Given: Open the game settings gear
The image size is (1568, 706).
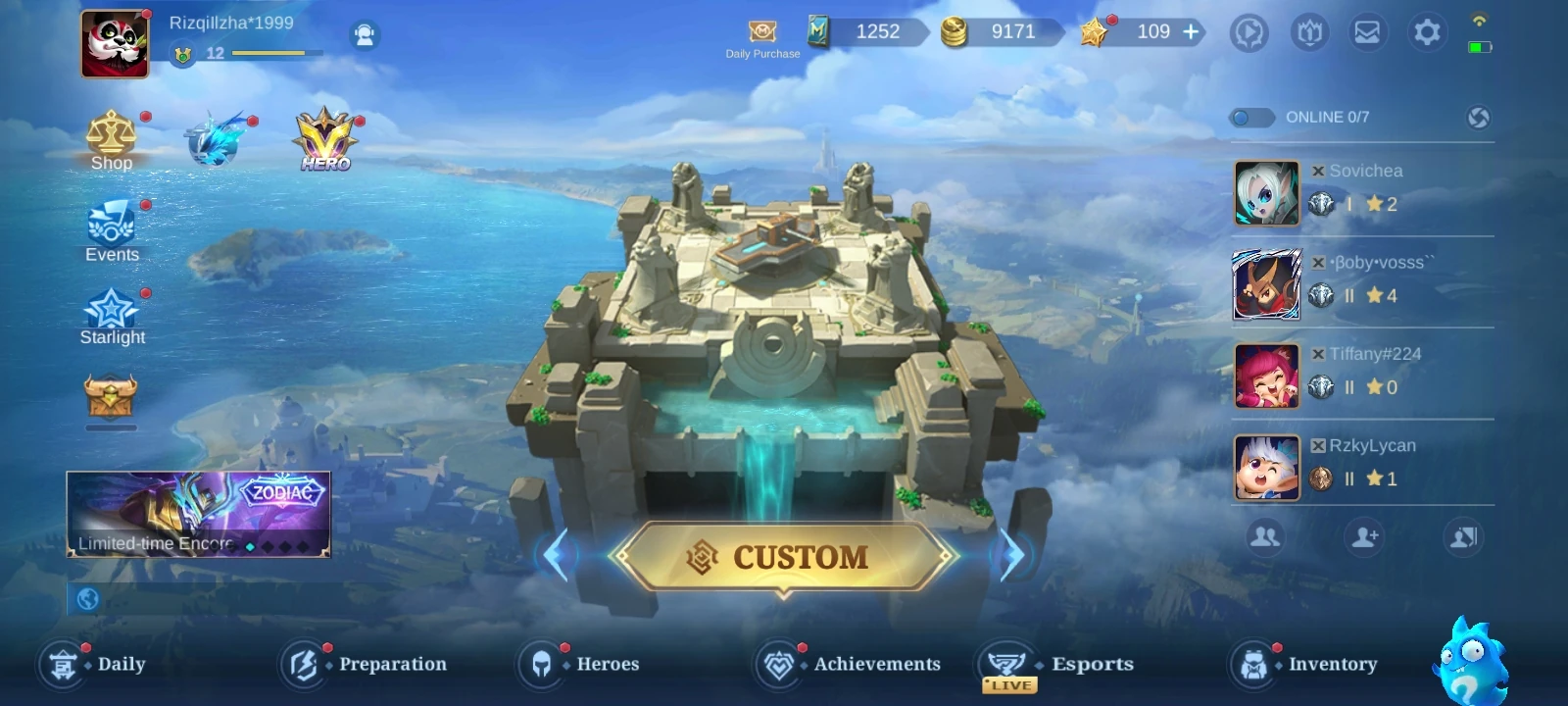Looking at the screenshot, I should point(1428,31).
